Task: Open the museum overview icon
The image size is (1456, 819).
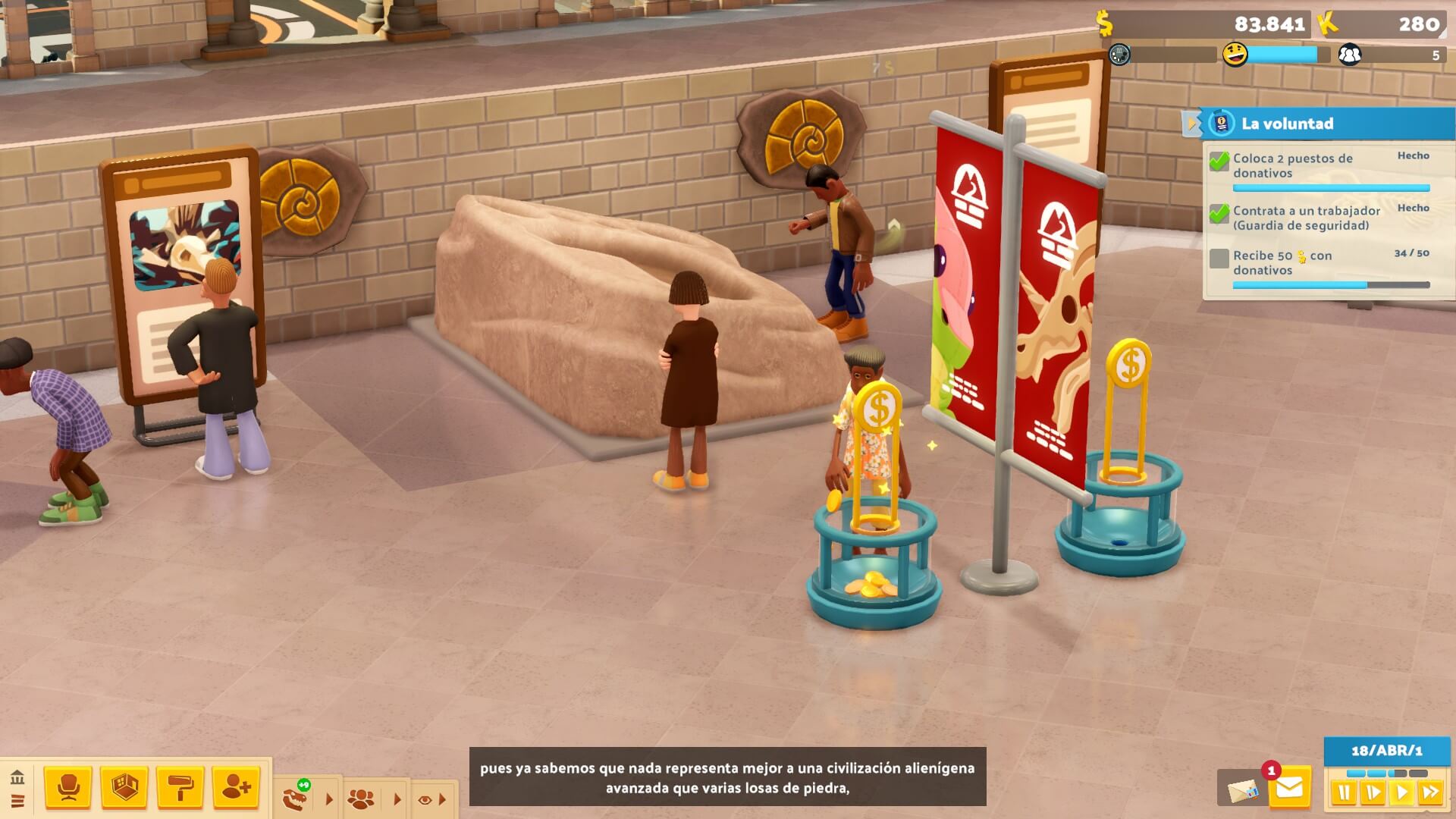Action: (17, 778)
